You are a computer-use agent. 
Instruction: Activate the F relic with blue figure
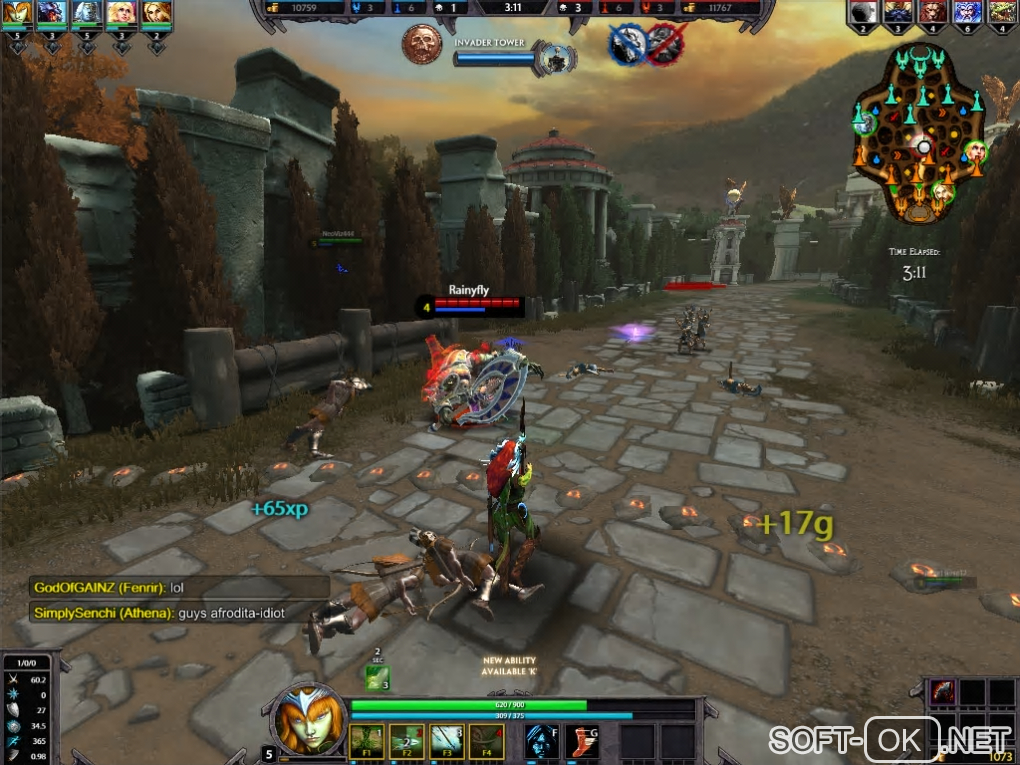pyautogui.click(x=542, y=741)
